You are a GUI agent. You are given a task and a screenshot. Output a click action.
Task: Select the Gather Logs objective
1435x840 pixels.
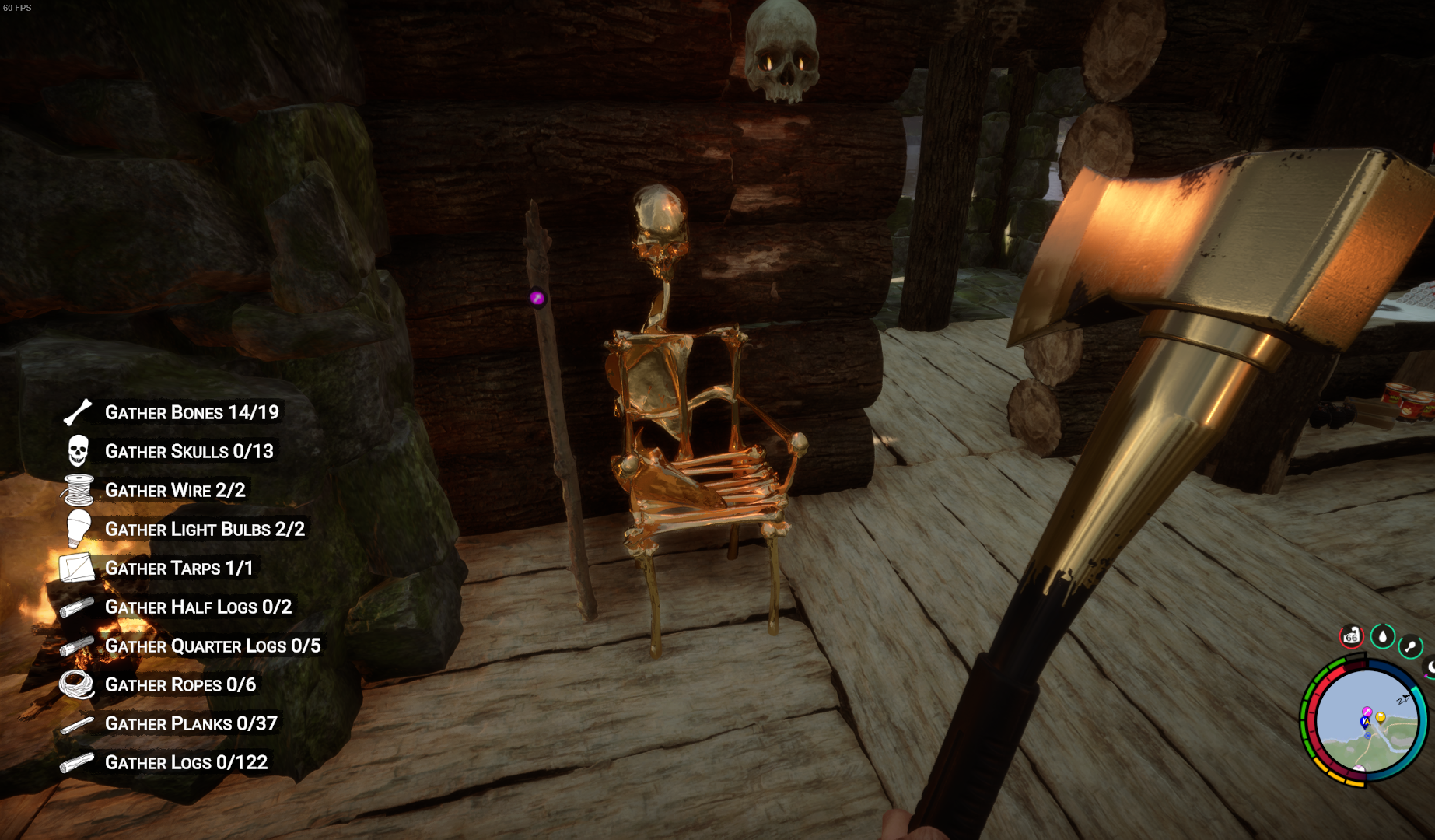[186, 762]
